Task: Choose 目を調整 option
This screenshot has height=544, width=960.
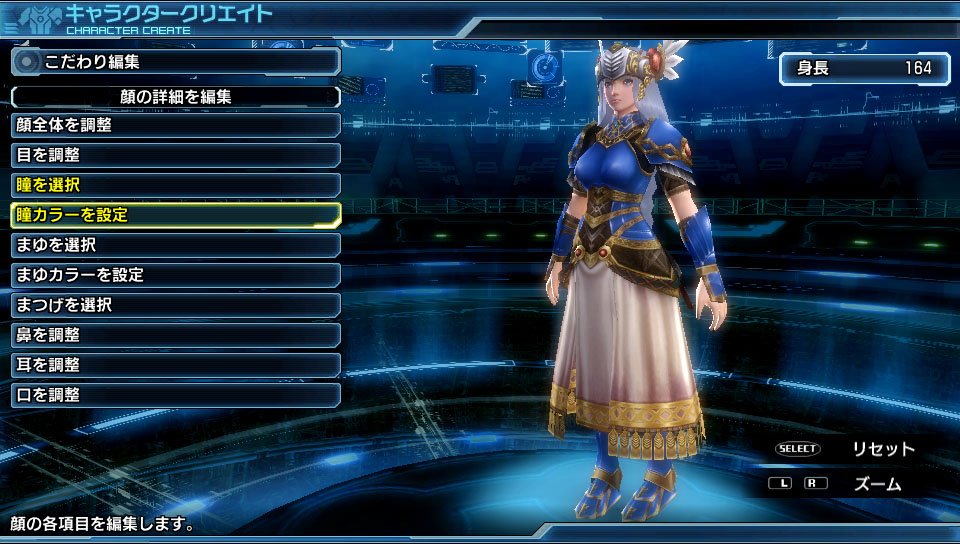Action: pyautogui.click(x=175, y=155)
